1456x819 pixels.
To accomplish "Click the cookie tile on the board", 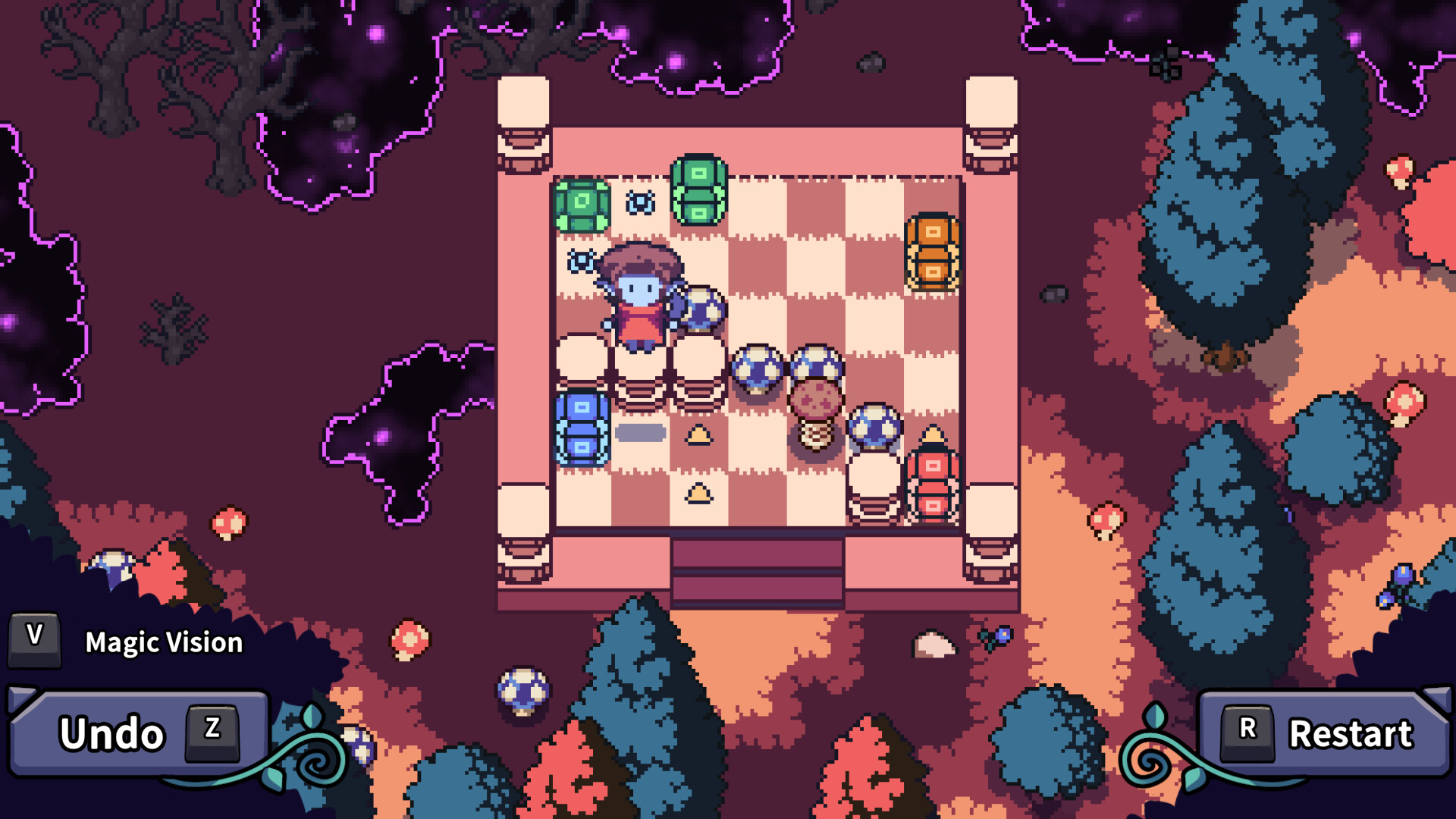I will click(x=815, y=398).
